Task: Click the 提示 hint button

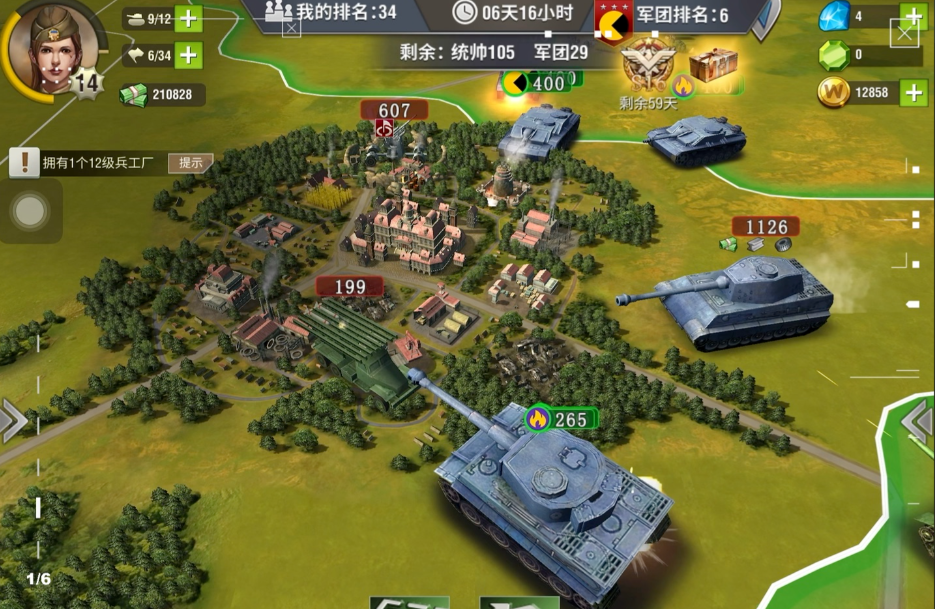Action: [190, 162]
